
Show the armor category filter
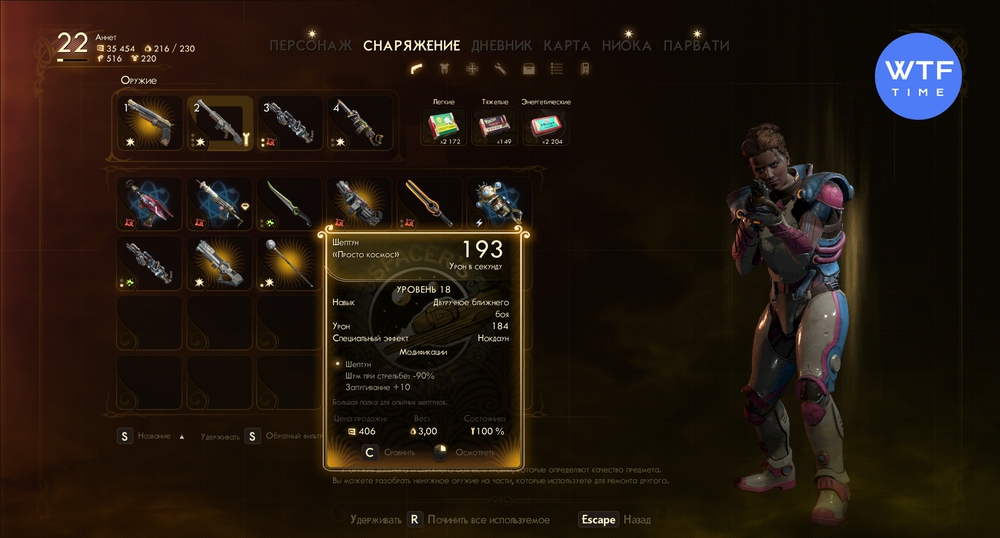click(x=445, y=69)
